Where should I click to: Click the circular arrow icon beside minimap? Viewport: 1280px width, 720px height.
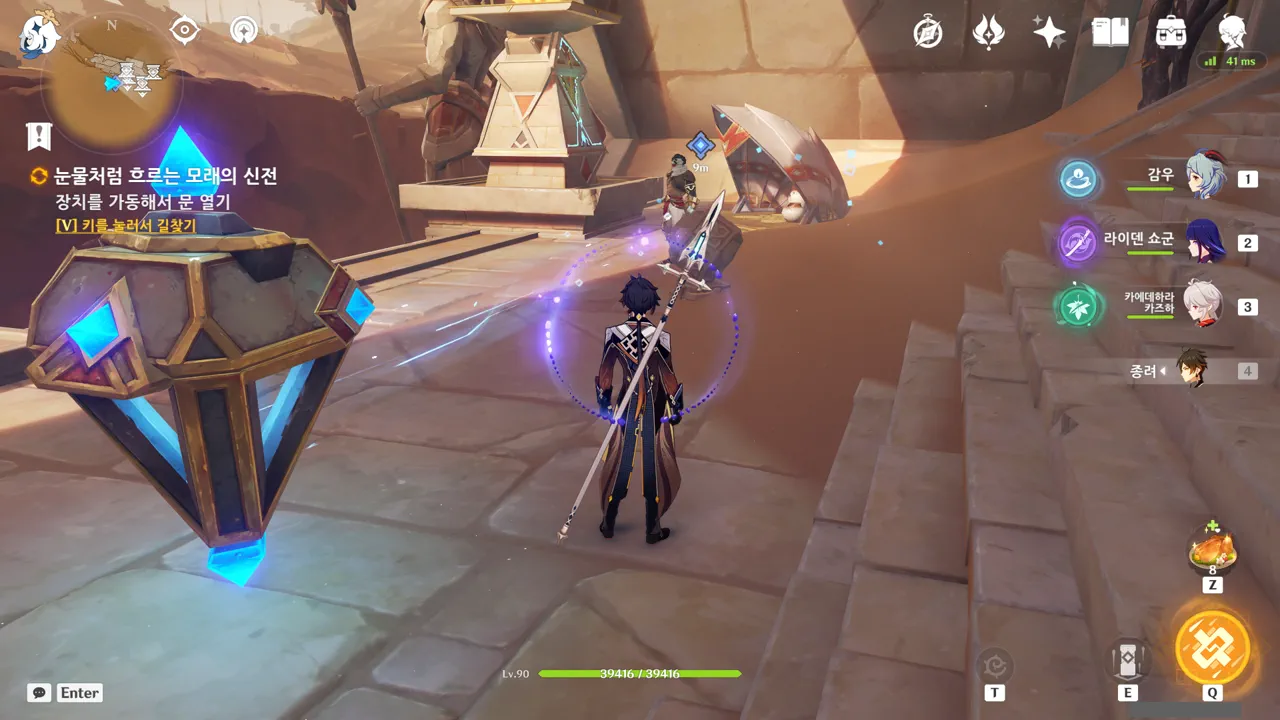coord(243,30)
